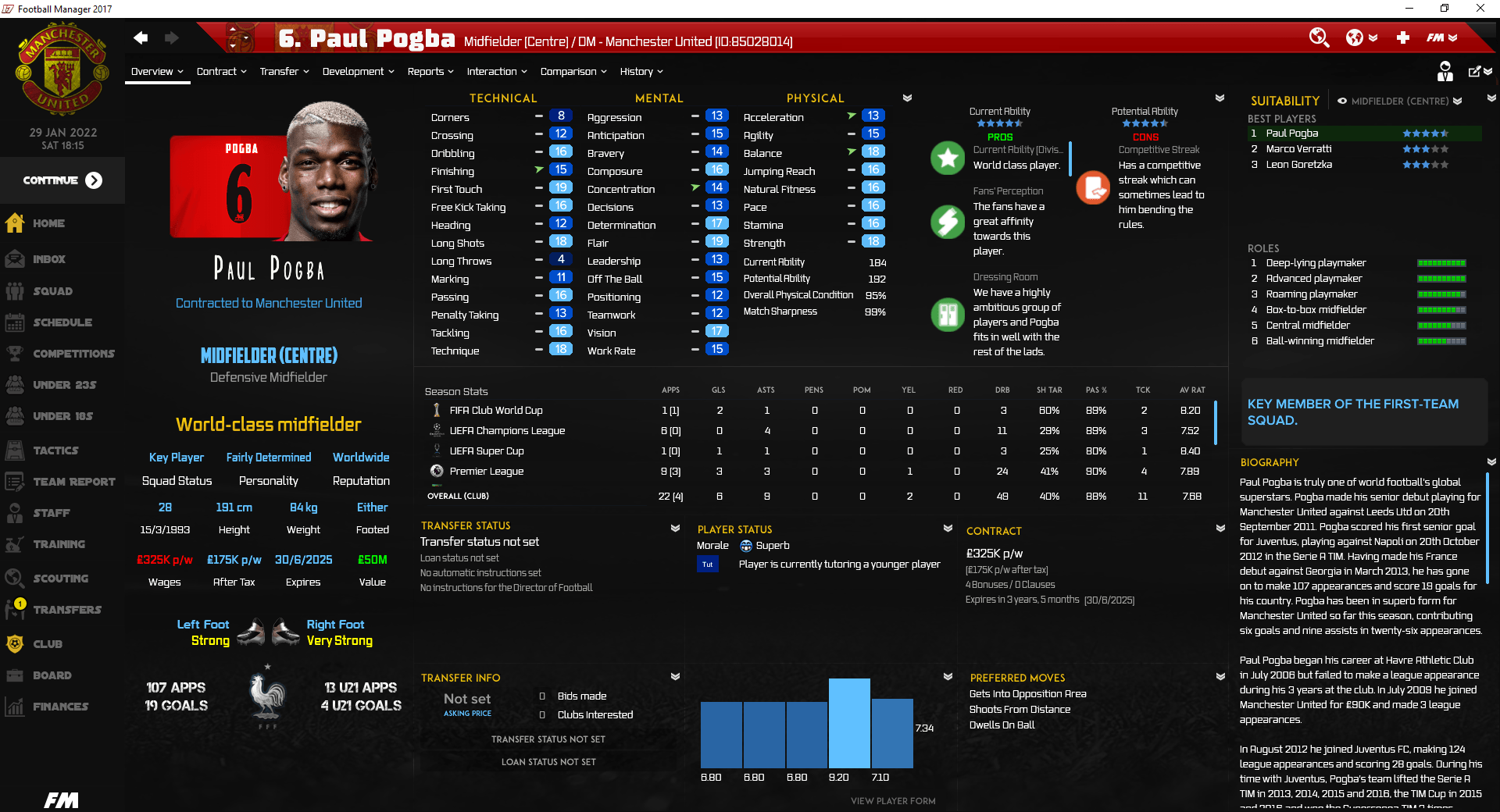Click the View Player Form link

[892, 800]
